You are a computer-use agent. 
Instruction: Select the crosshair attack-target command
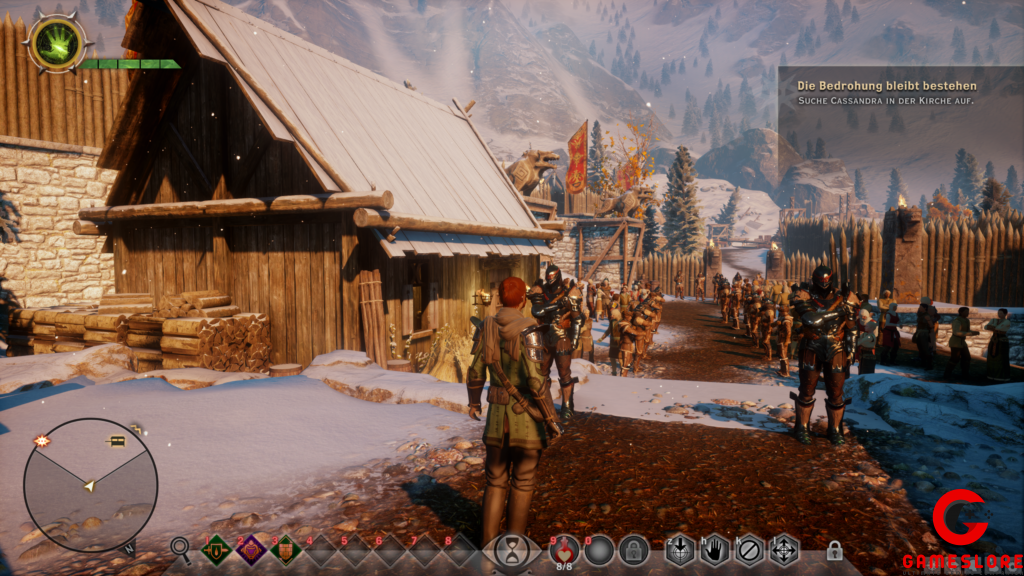pos(680,549)
